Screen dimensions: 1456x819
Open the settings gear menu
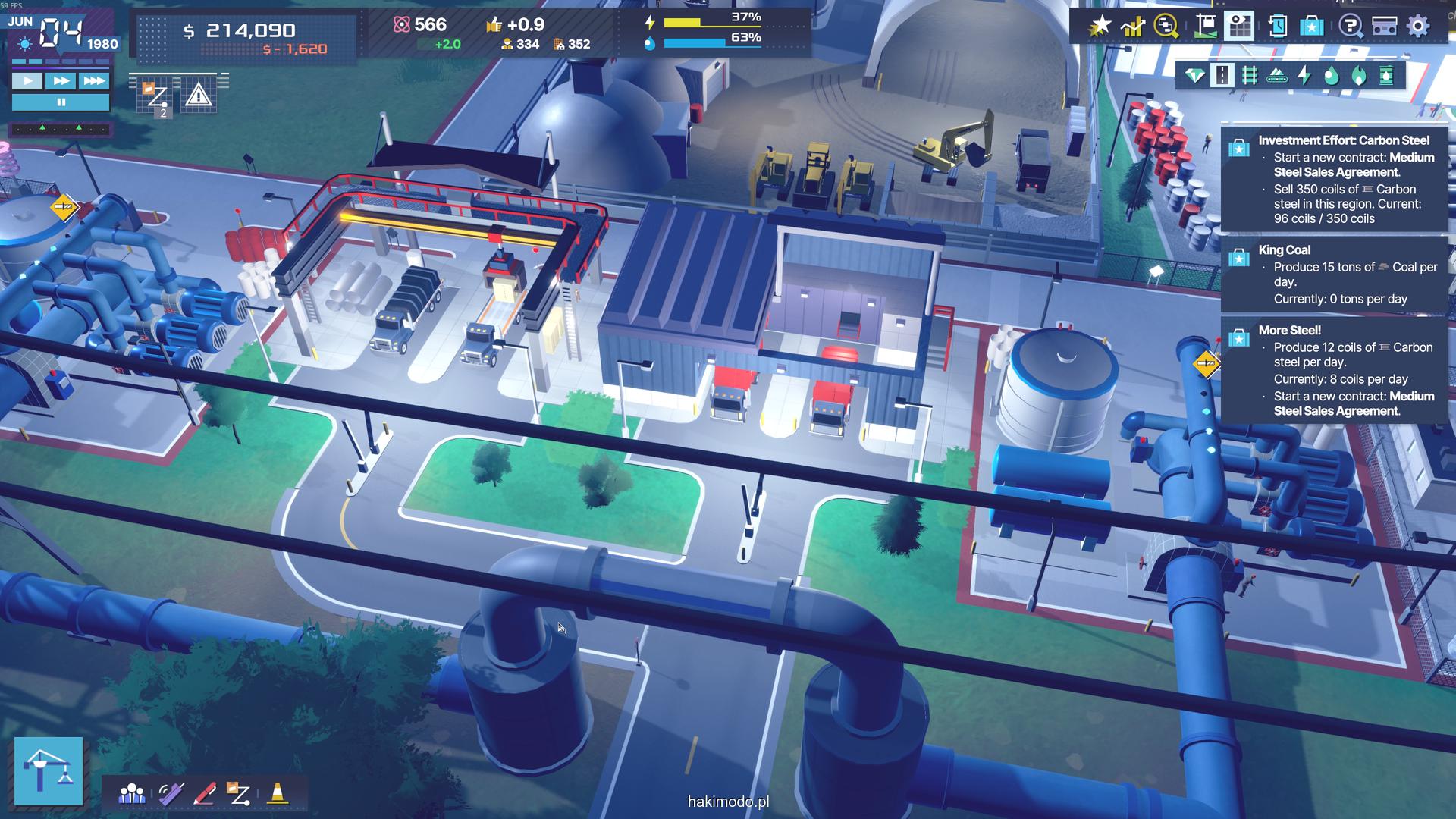tap(1418, 27)
